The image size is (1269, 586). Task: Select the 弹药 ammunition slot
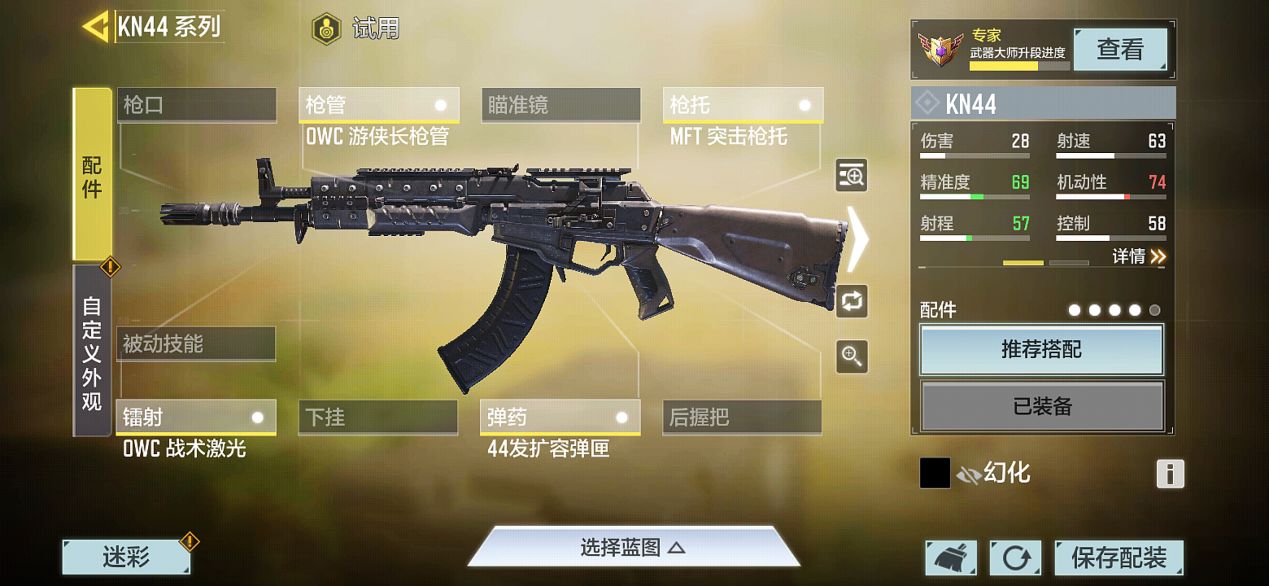tap(560, 417)
